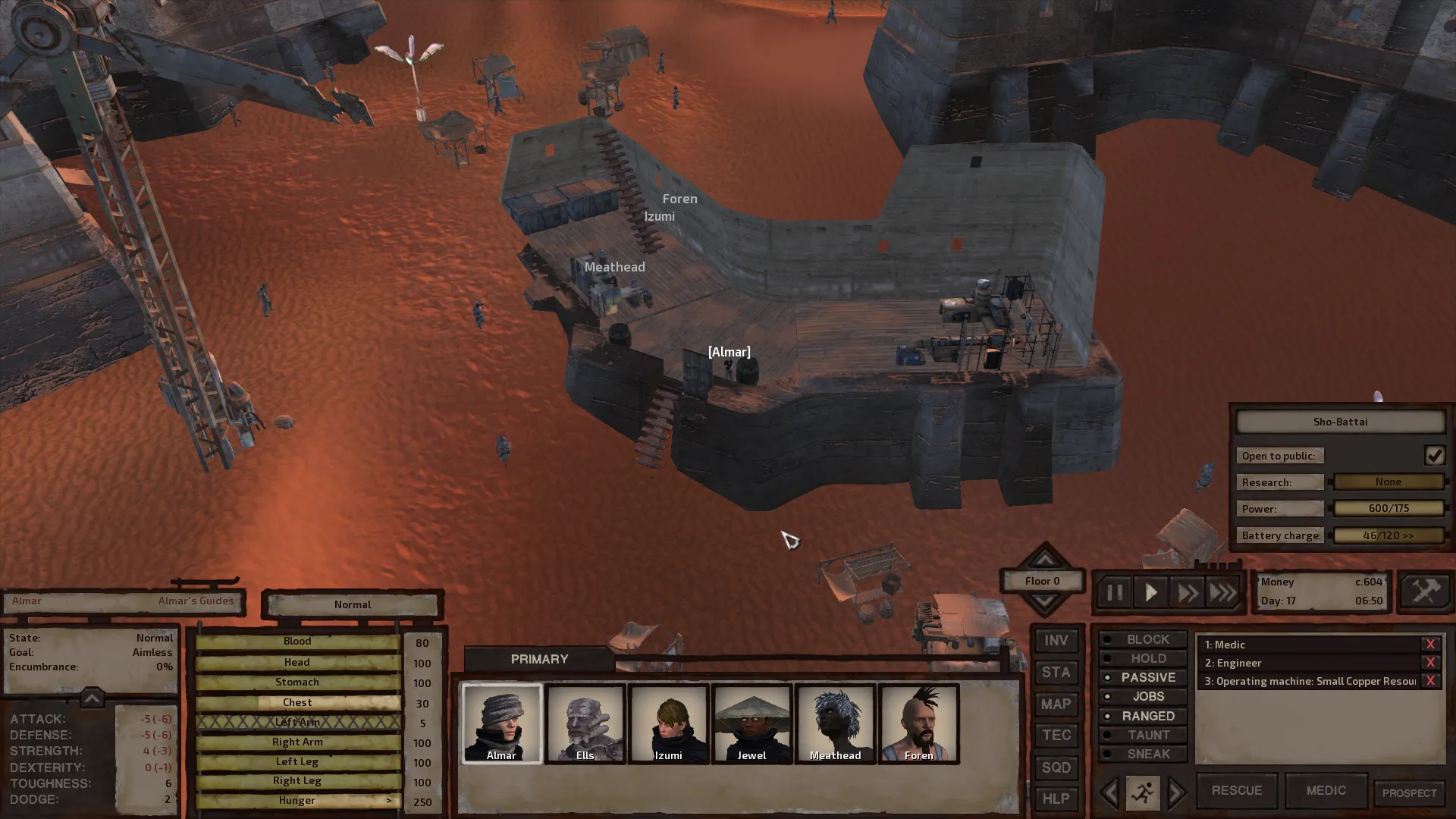Remove the Engineer job
The width and height of the screenshot is (1456, 819).
click(x=1430, y=663)
